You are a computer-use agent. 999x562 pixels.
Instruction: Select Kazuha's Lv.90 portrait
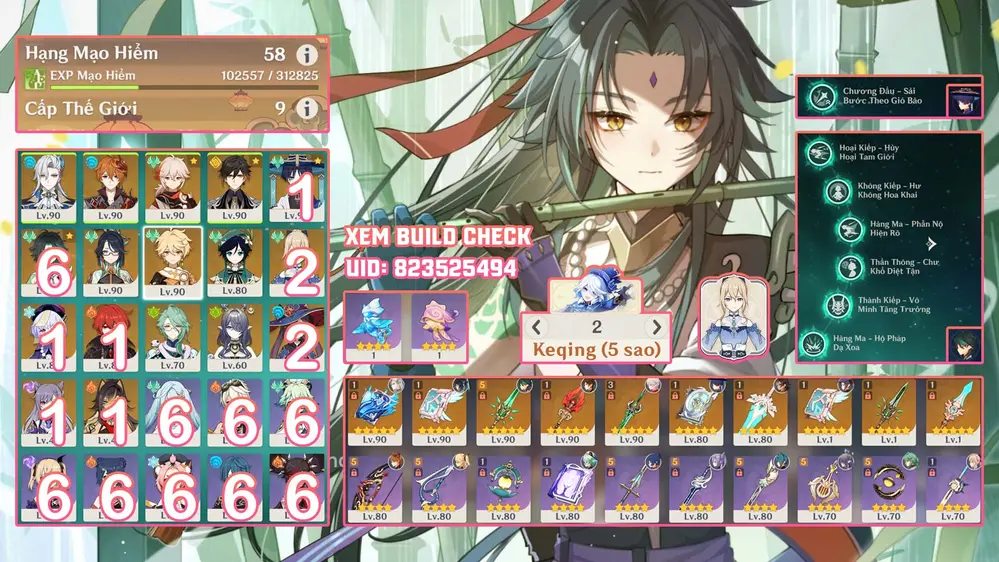(x=173, y=187)
